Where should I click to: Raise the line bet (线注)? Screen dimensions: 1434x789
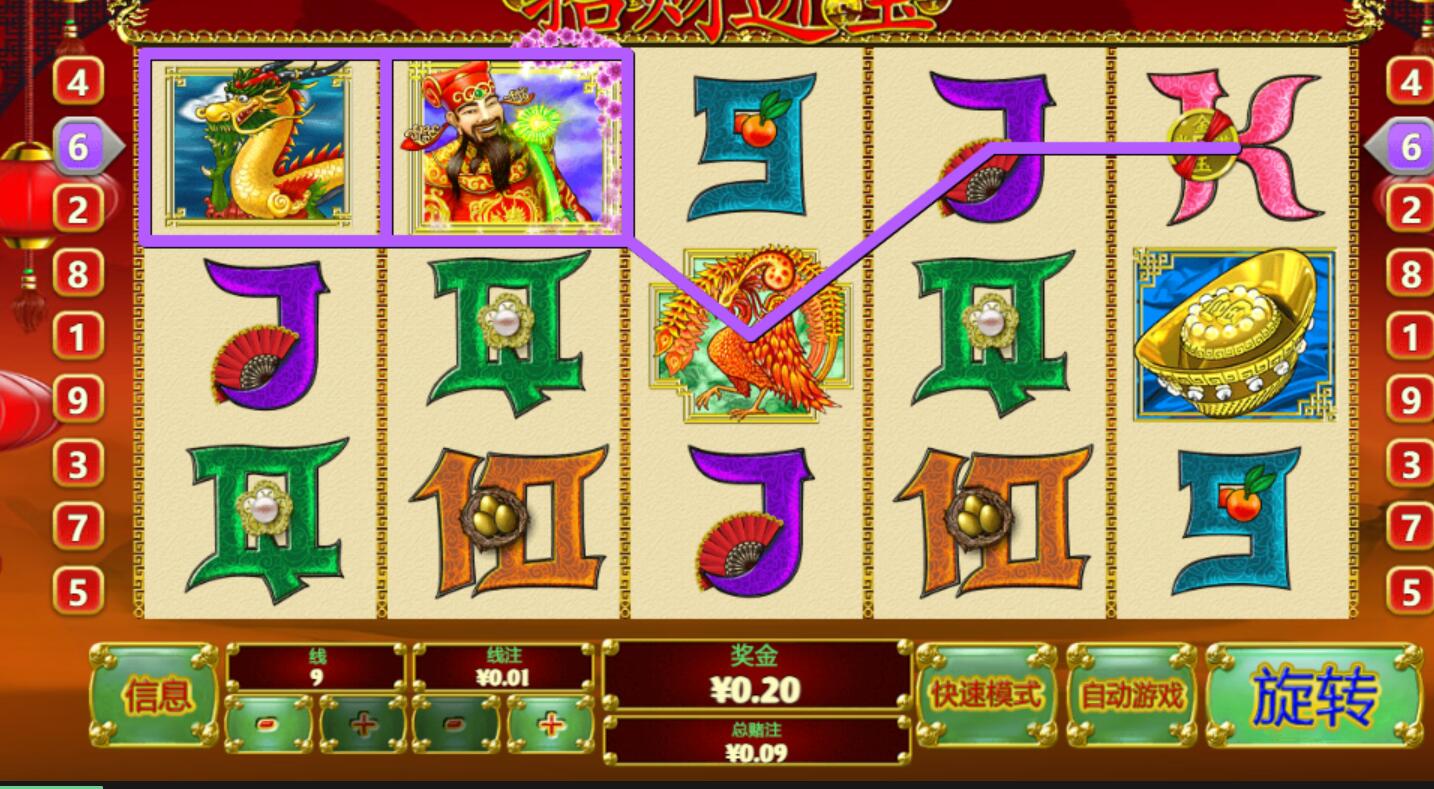tap(551, 723)
